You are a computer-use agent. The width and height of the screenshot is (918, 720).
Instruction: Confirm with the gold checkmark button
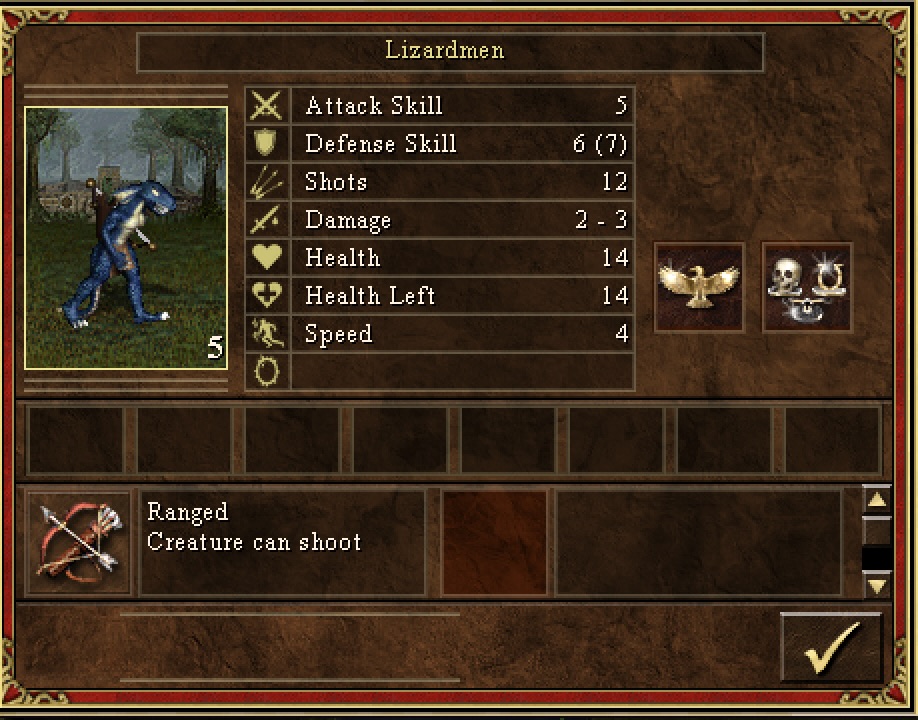pyautogui.click(x=830, y=648)
